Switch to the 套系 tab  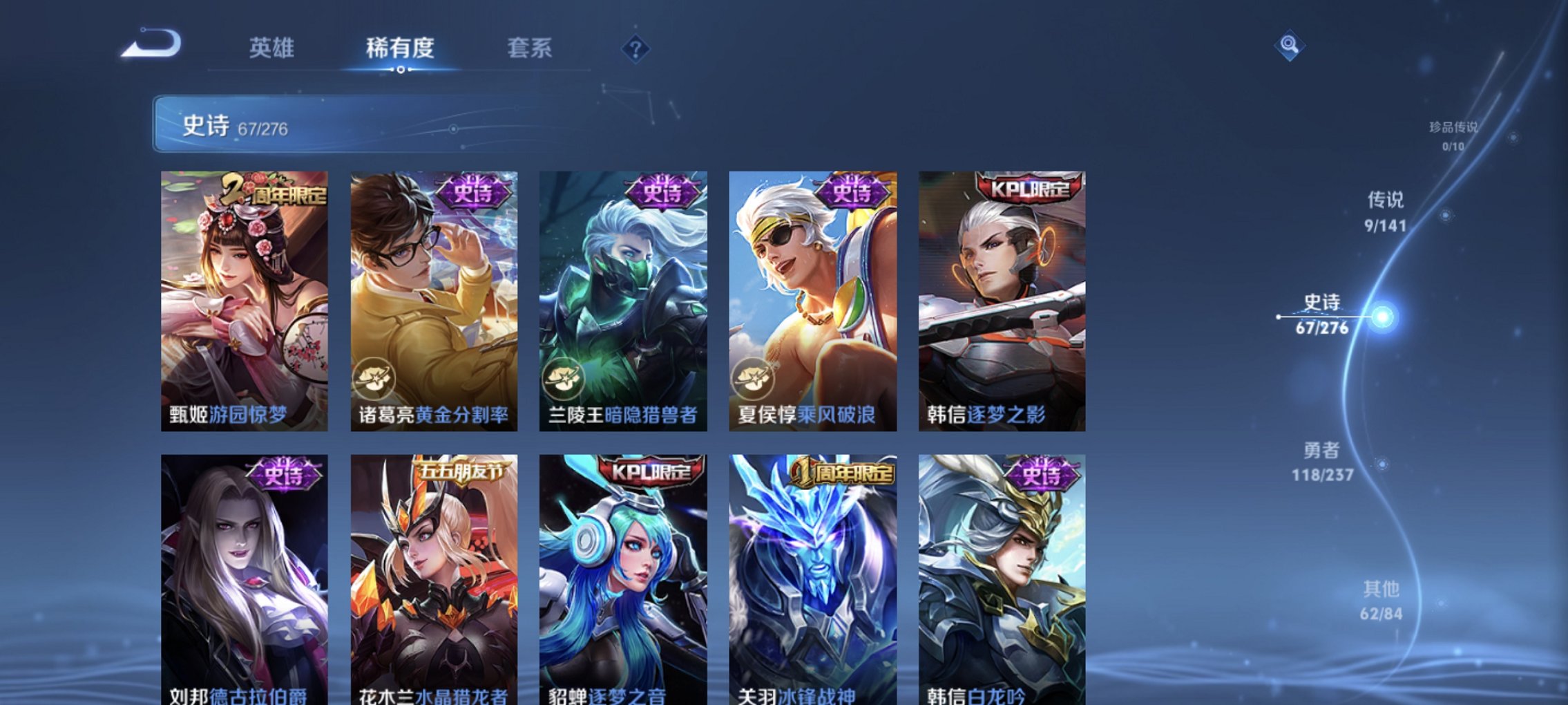528,48
